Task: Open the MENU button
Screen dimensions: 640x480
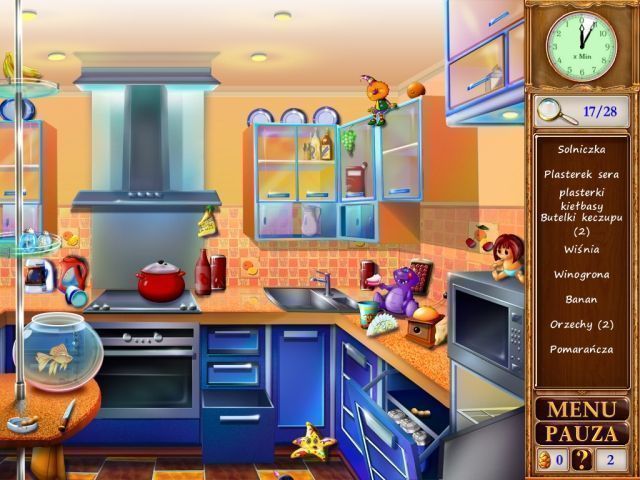Action: click(x=582, y=409)
